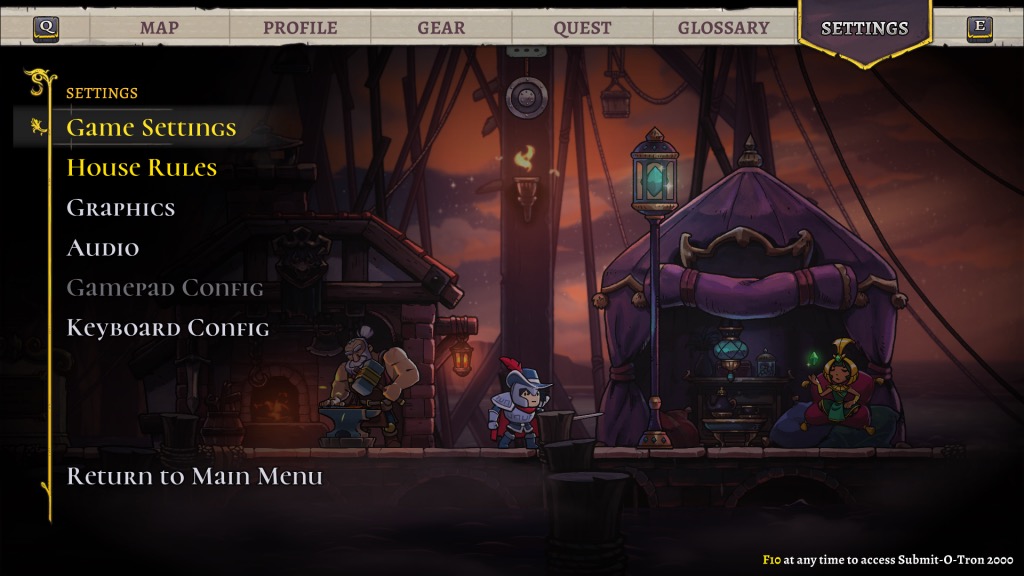
Task: Click the greyed-out Gamepad Config entry
Action: tap(164, 288)
